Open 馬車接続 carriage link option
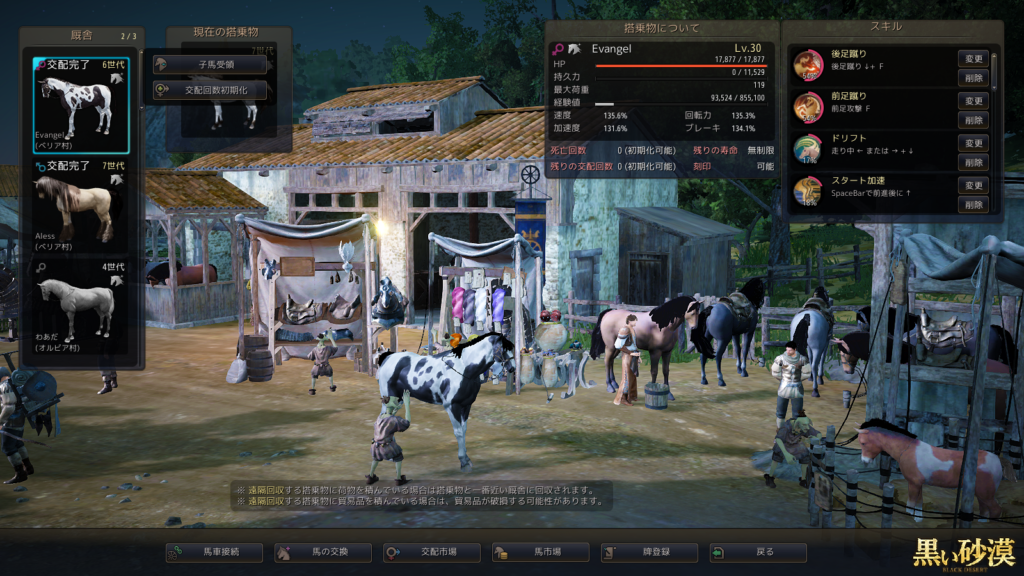 coord(214,552)
